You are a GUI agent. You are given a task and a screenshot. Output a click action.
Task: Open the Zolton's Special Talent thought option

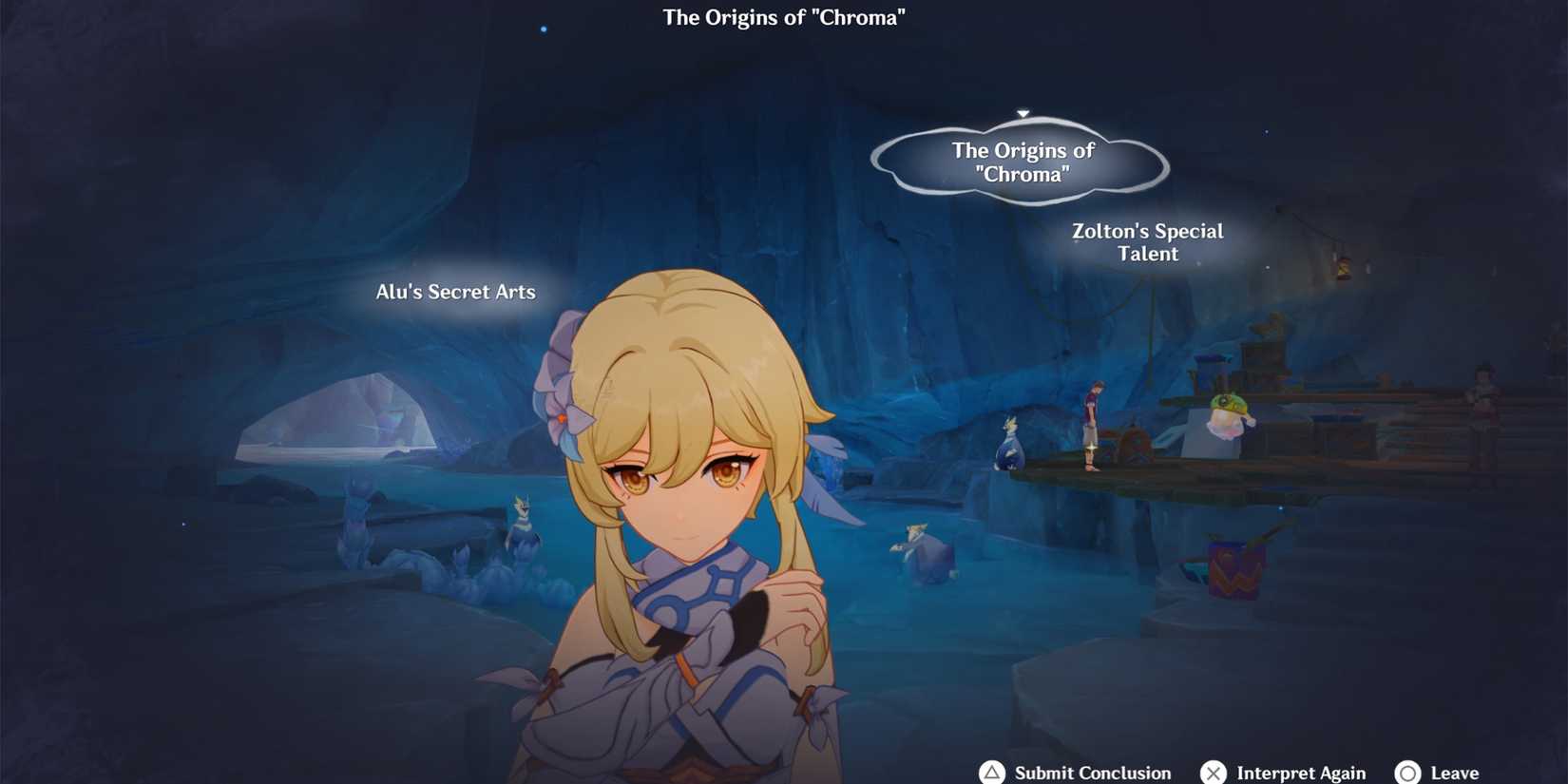tap(1147, 242)
